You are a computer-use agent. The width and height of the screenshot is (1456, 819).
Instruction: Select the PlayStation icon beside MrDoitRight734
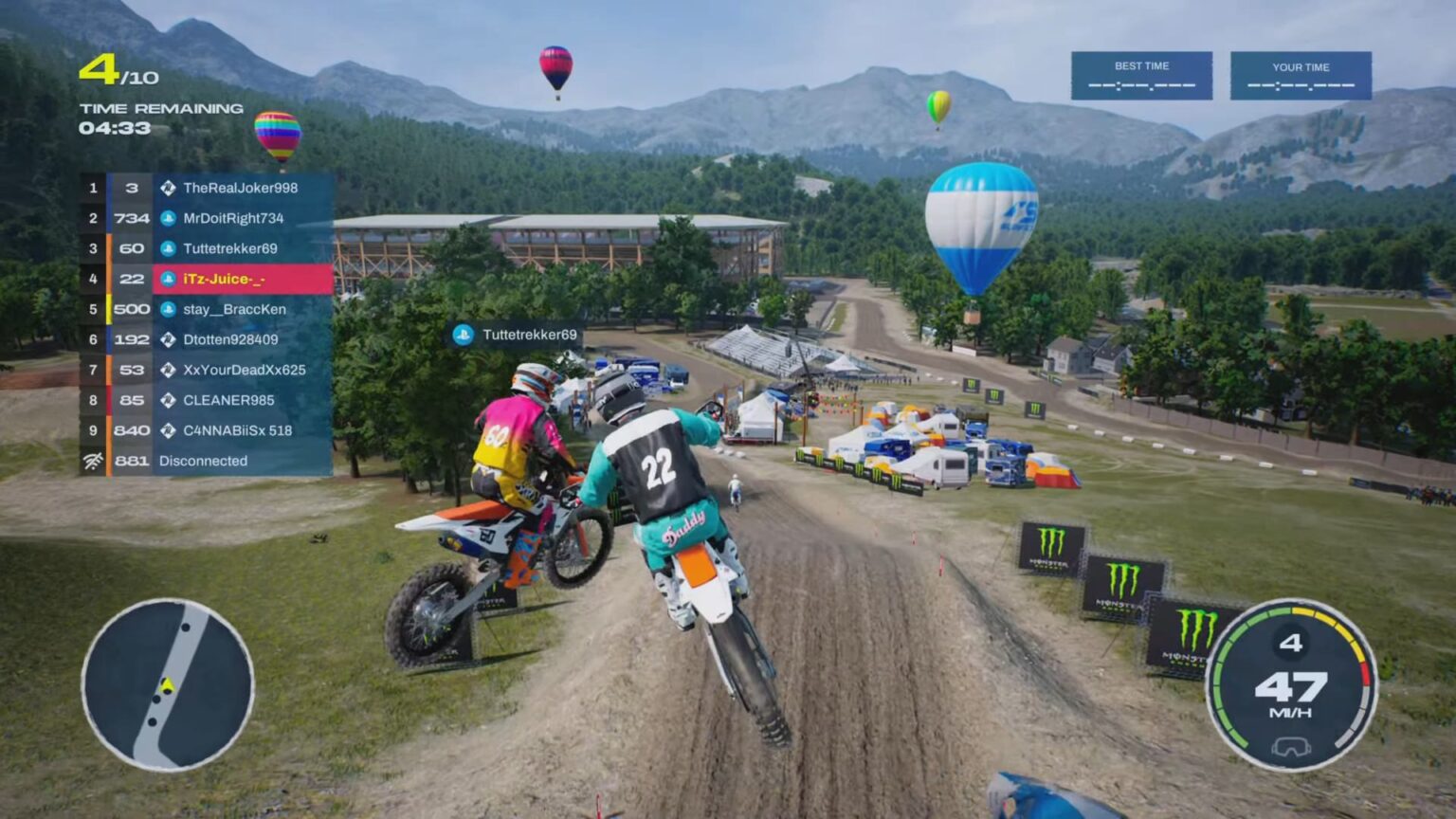tap(169, 218)
